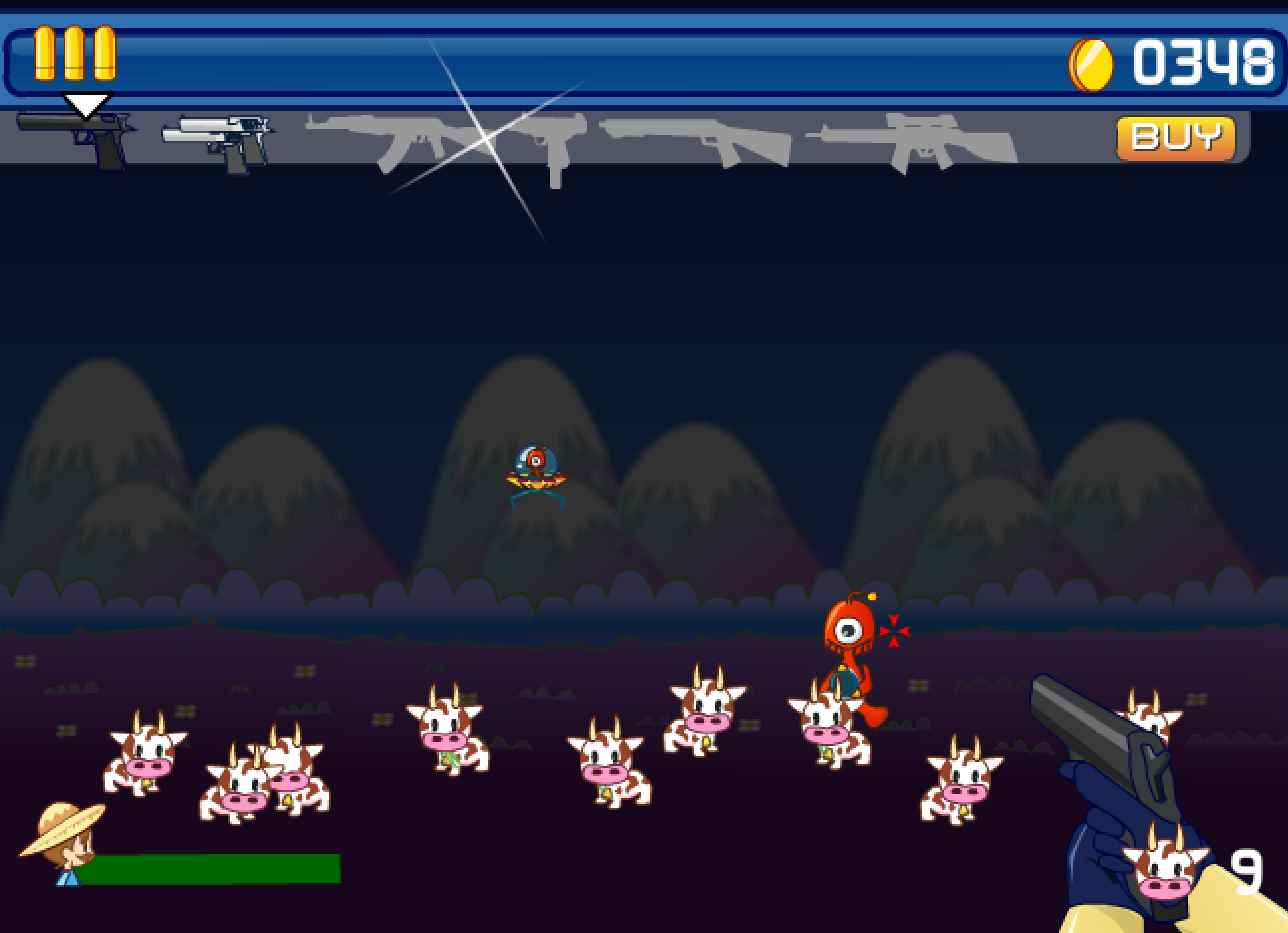1288x933 pixels.
Task: Click the orange BUY button
Action: pos(1176,138)
